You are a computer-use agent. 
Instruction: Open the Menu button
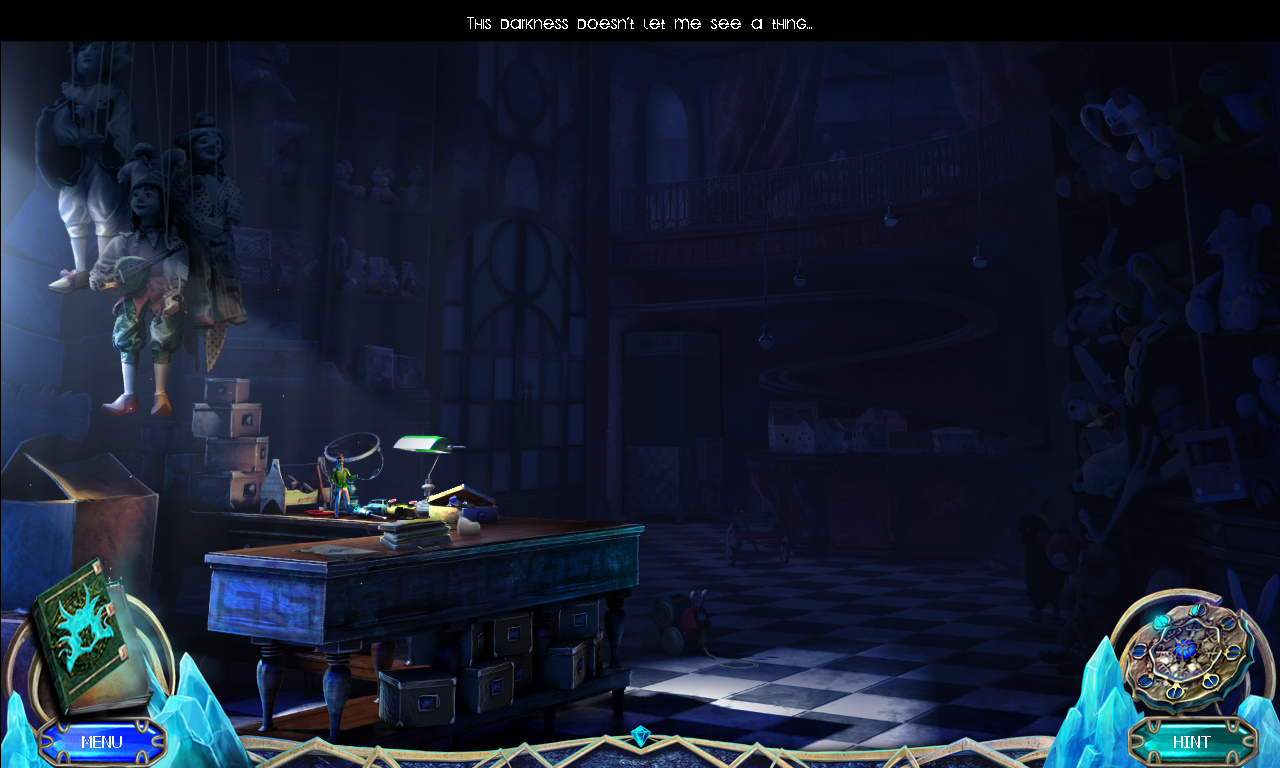(101, 742)
